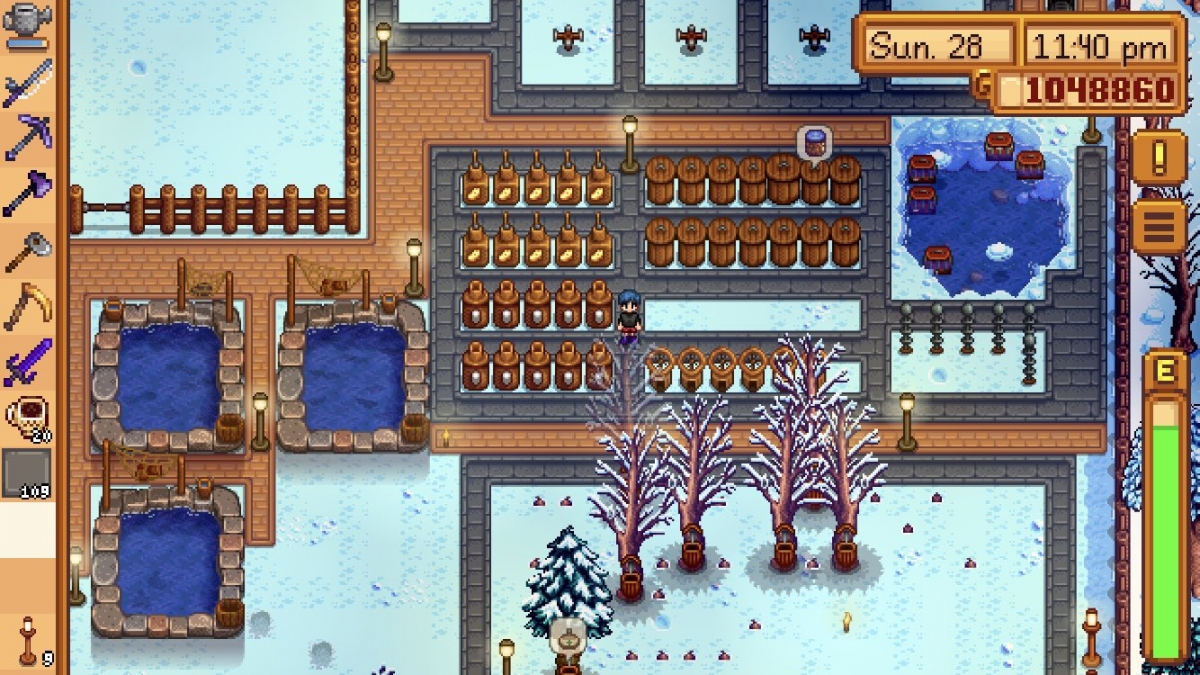Select the grey tile stack of 109

27,473
